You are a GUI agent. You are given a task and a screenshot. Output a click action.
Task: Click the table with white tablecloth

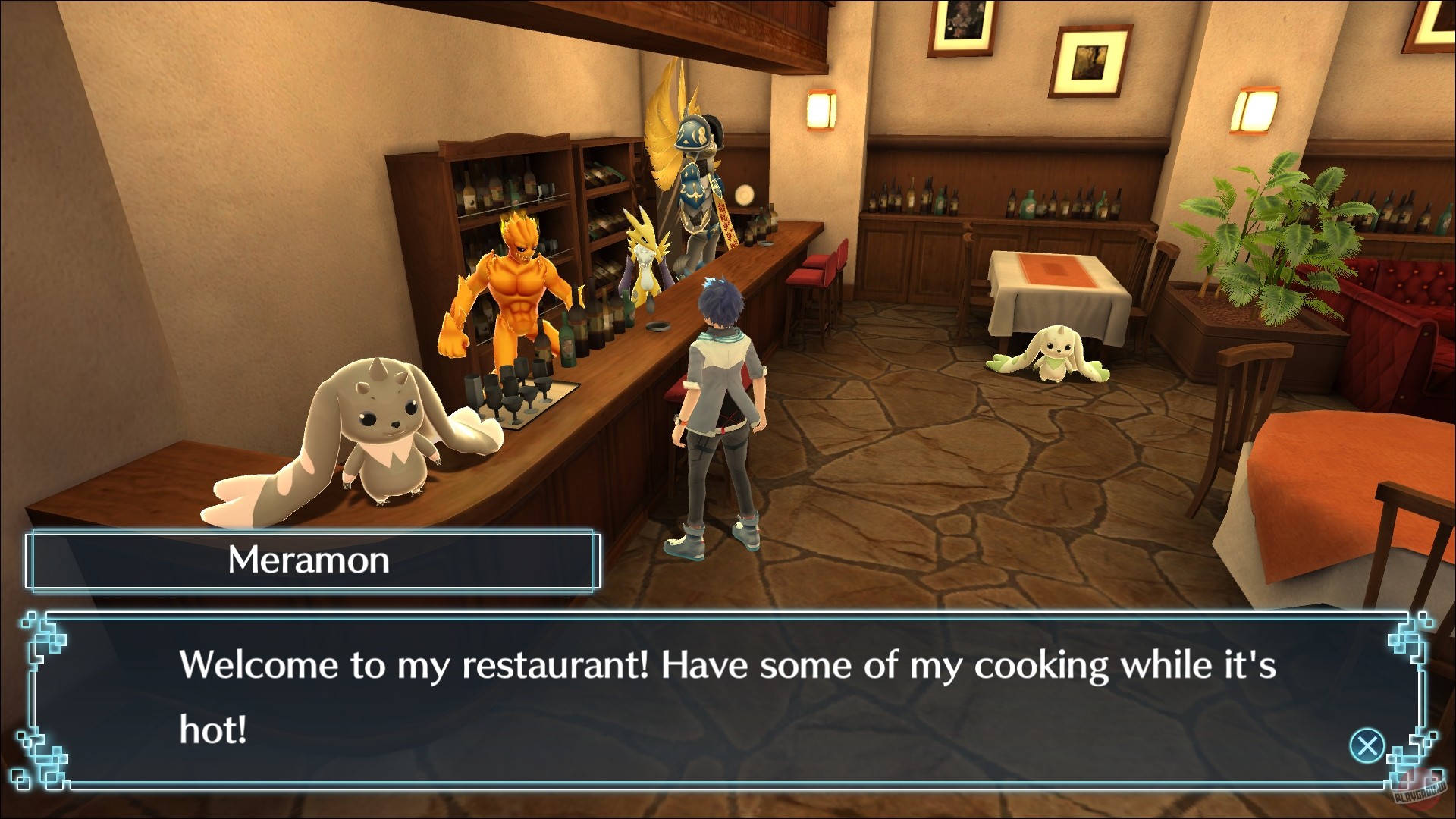[x=1054, y=288]
